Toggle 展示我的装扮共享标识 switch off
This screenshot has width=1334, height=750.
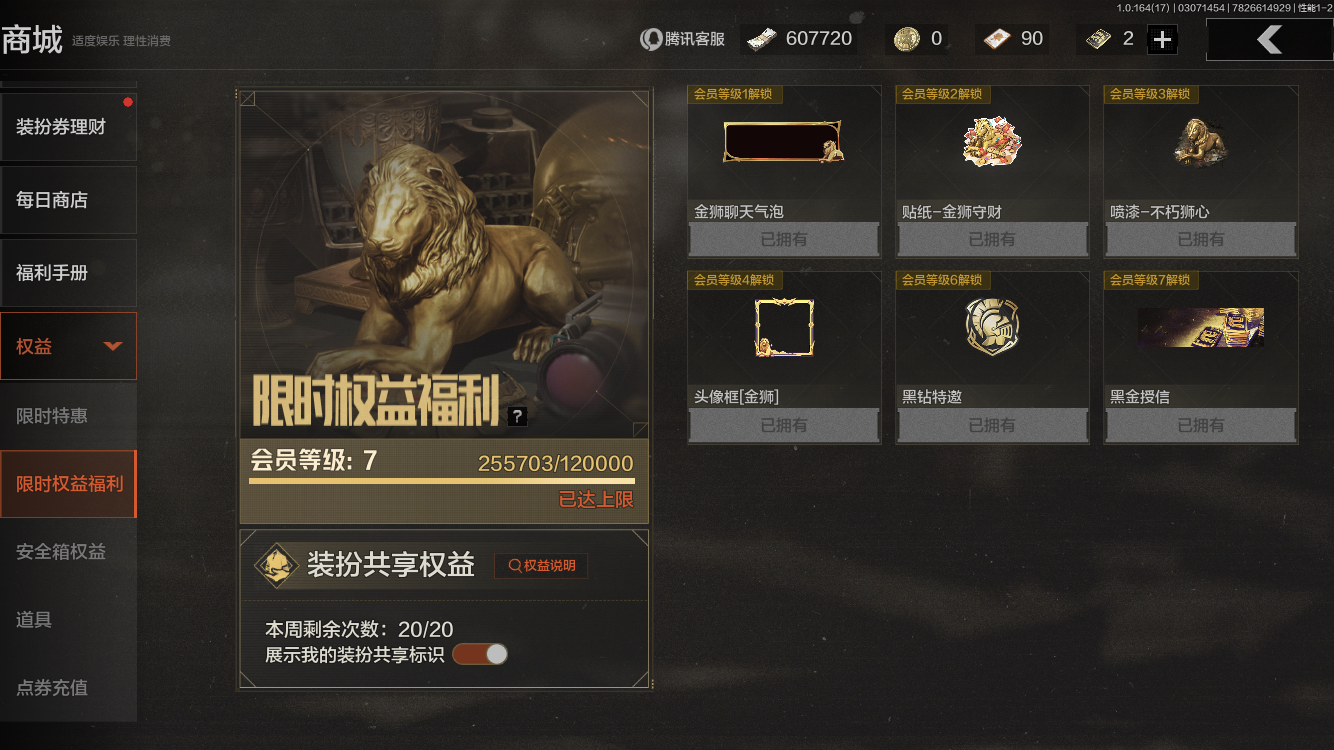coord(480,653)
